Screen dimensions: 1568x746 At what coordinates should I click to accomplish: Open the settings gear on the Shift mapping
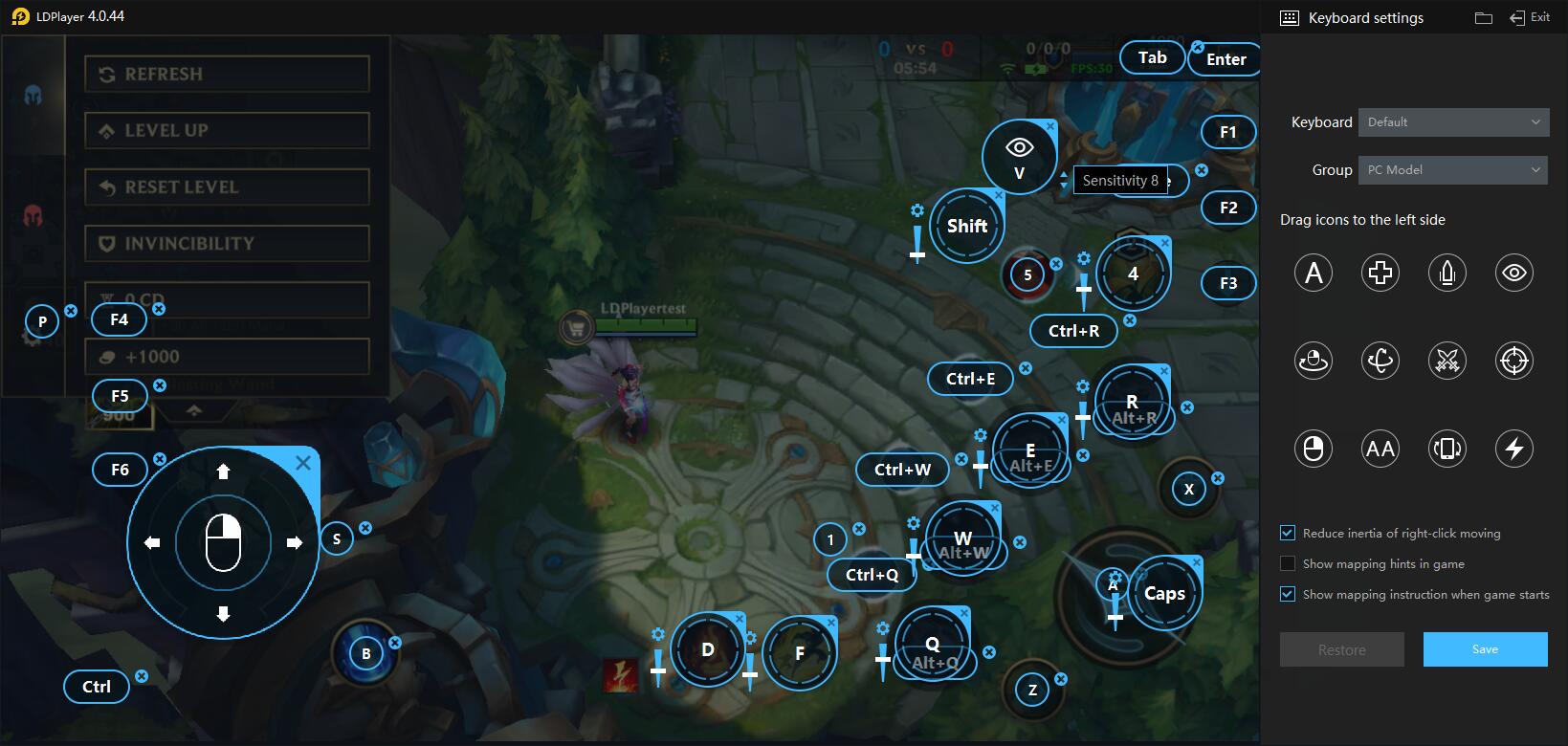click(x=916, y=209)
